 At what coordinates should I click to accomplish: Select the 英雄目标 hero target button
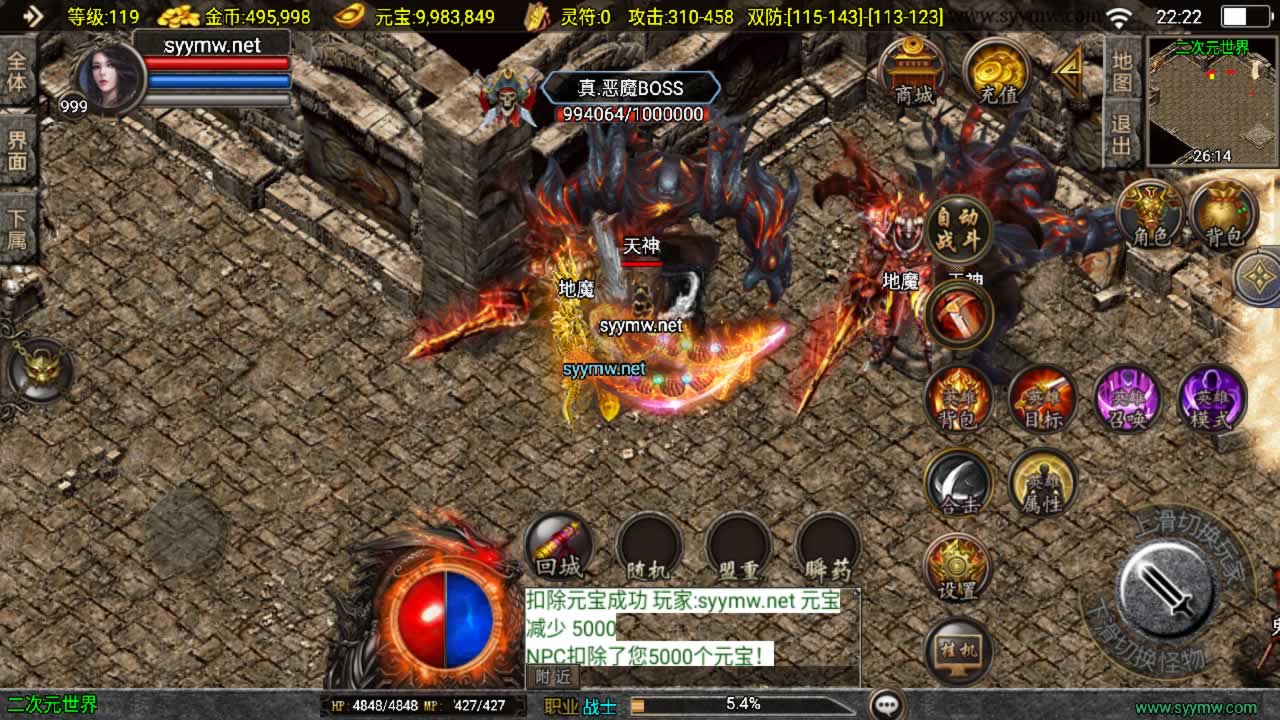tap(1042, 398)
